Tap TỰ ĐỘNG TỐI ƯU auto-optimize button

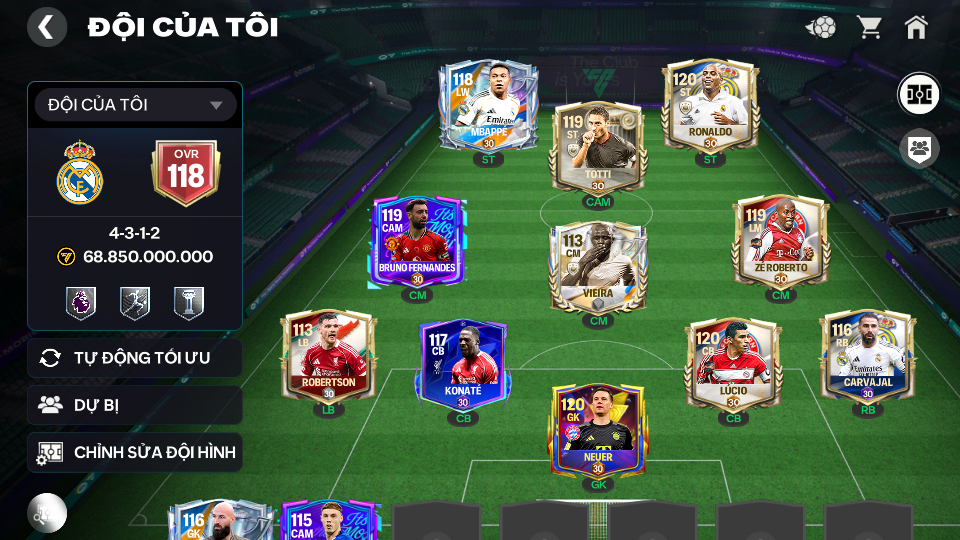(x=135, y=358)
